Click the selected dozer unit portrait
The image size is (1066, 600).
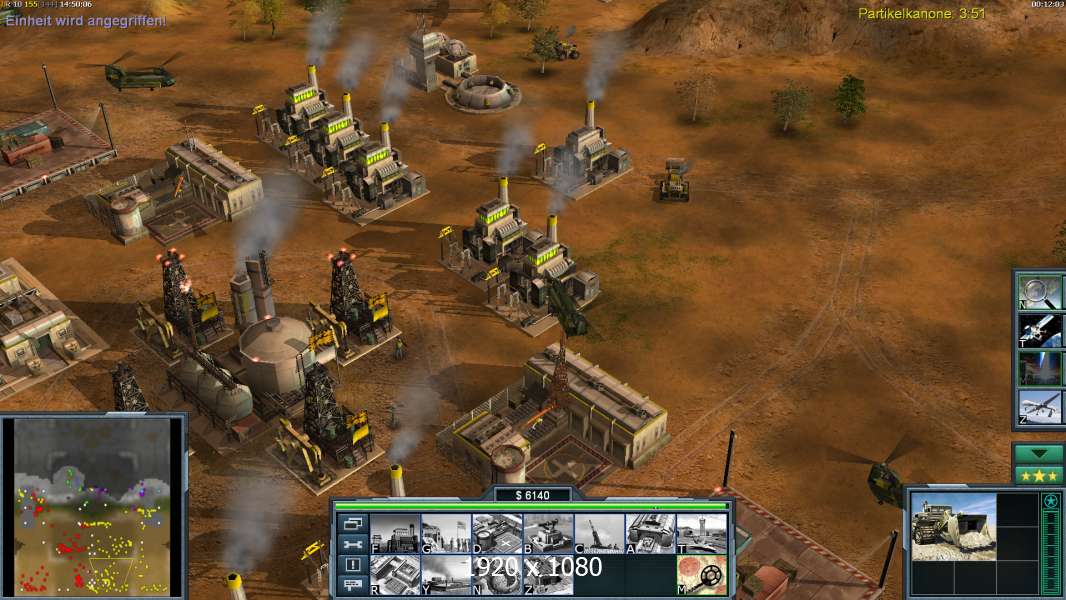[953, 525]
